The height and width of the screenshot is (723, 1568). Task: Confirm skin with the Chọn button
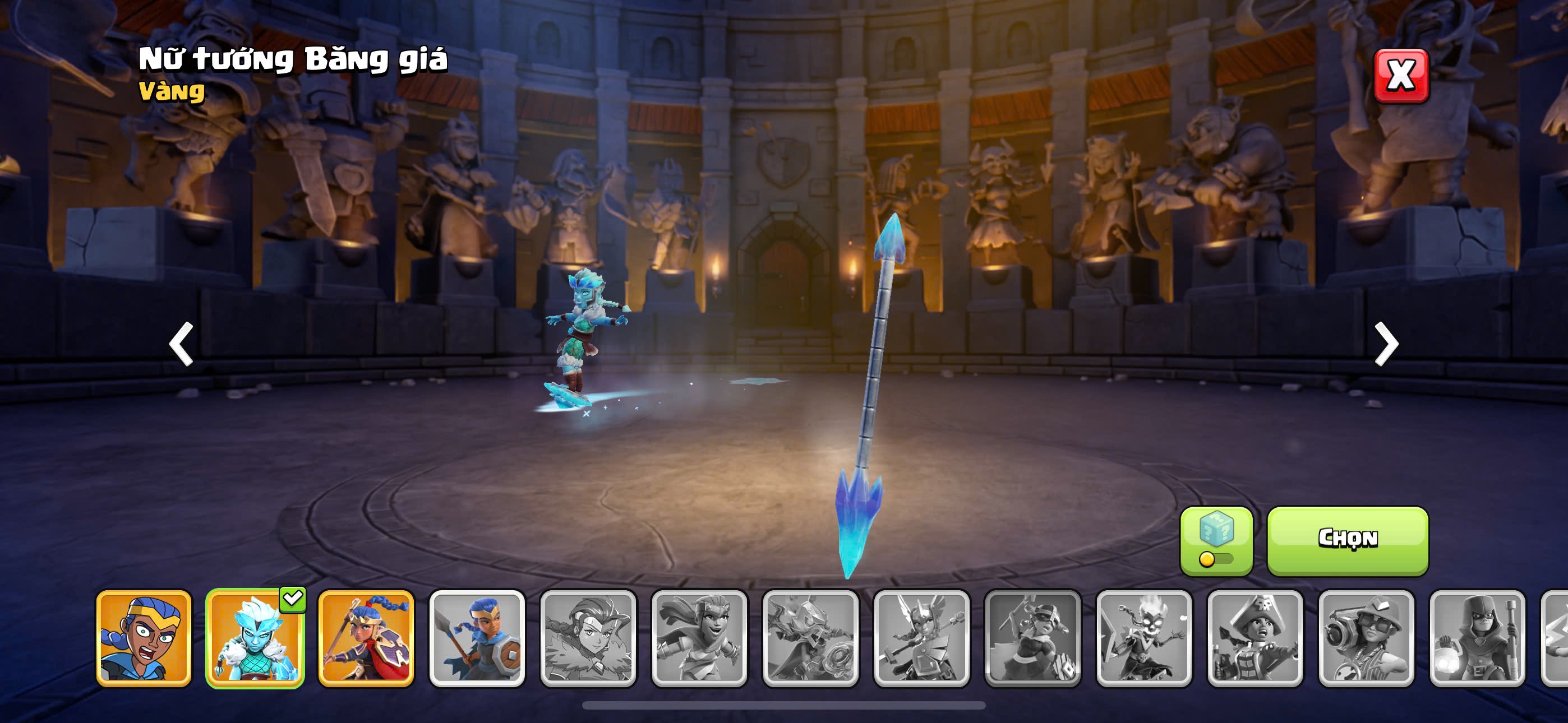[1347, 540]
